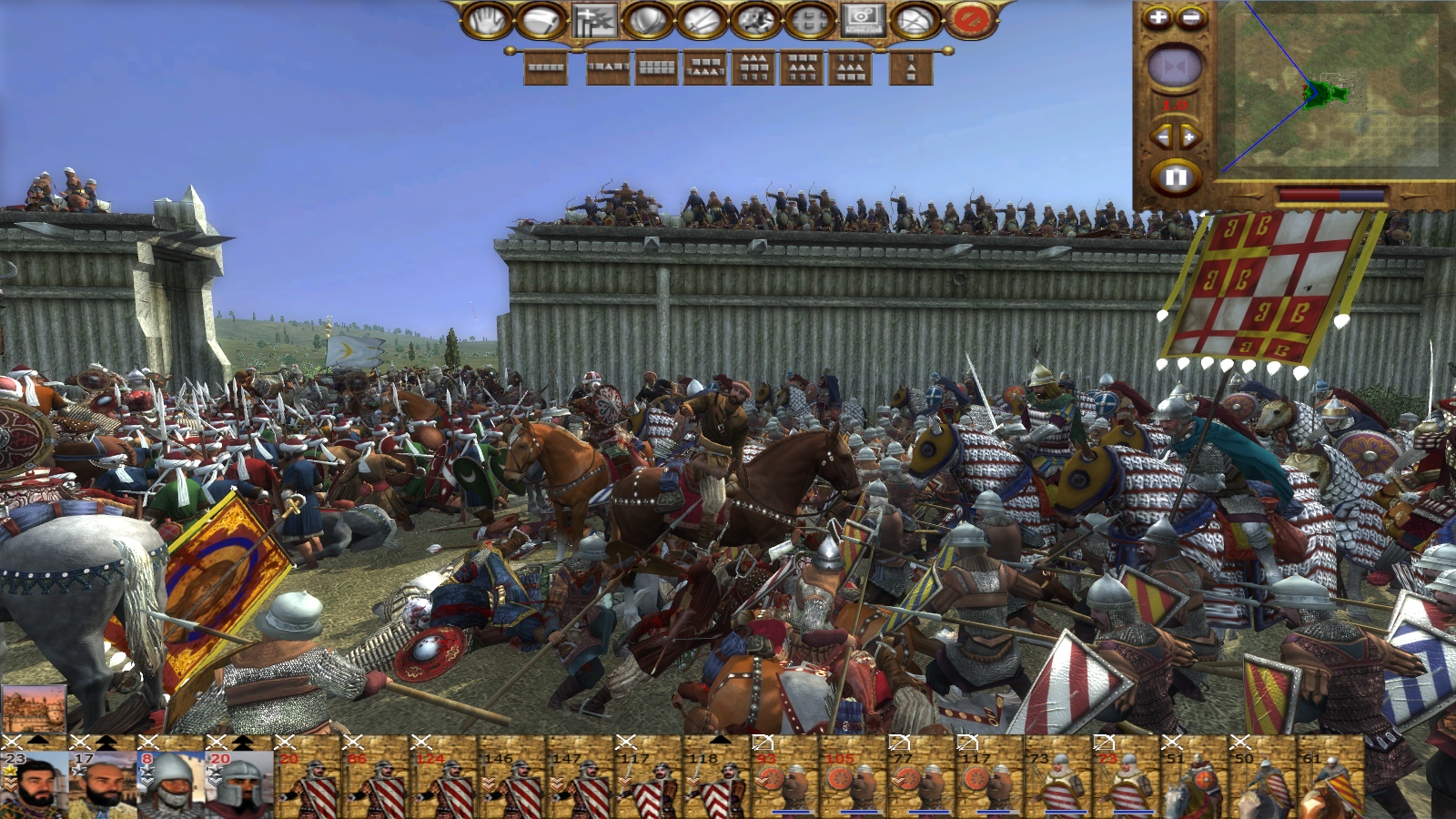Select the general unit card with 23 men
The height and width of the screenshot is (819, 1456).
tap(34, 783)
